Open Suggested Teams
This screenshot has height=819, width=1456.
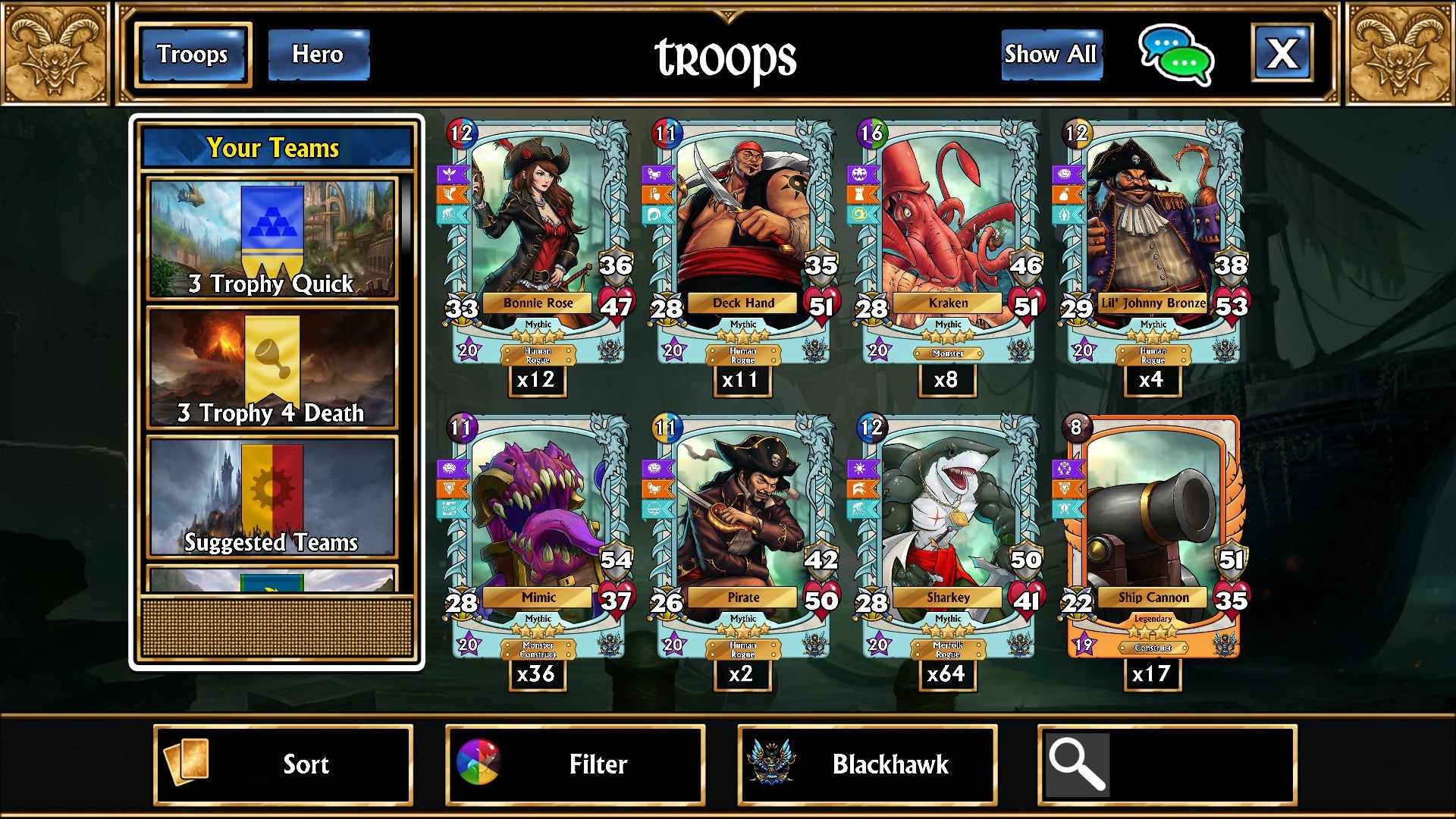click(x=271, y=497)
